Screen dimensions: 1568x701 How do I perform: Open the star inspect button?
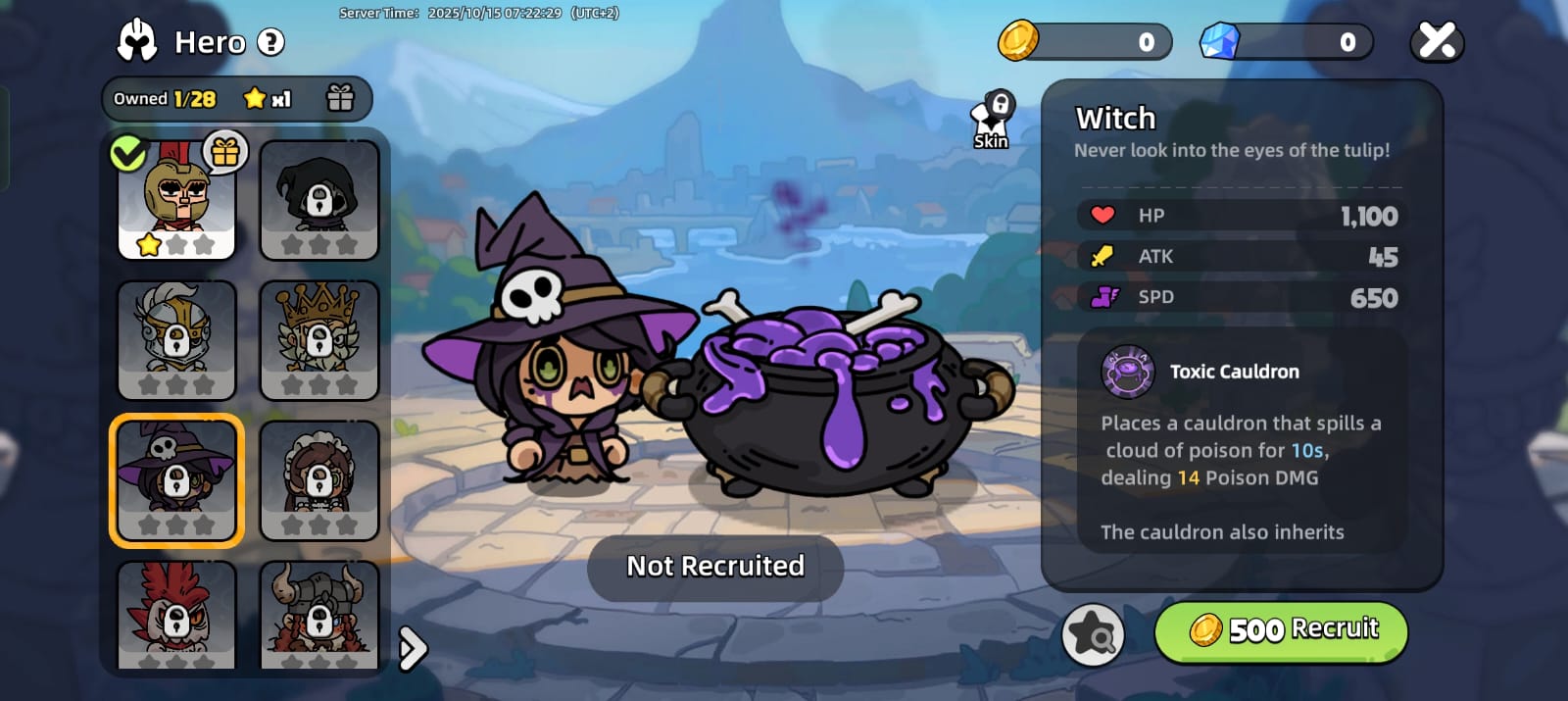[1093, 634]
